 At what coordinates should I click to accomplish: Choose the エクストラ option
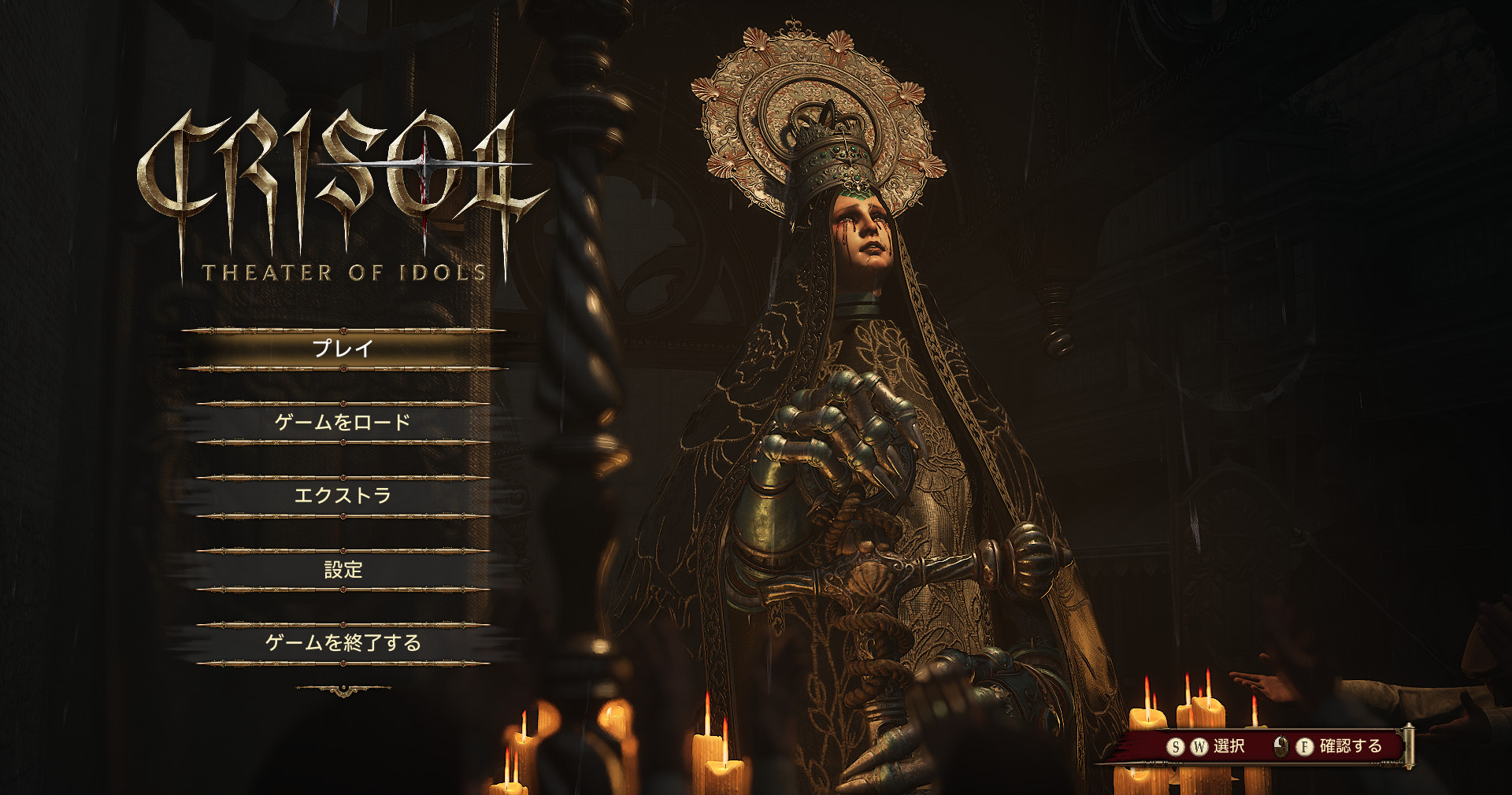343,496
